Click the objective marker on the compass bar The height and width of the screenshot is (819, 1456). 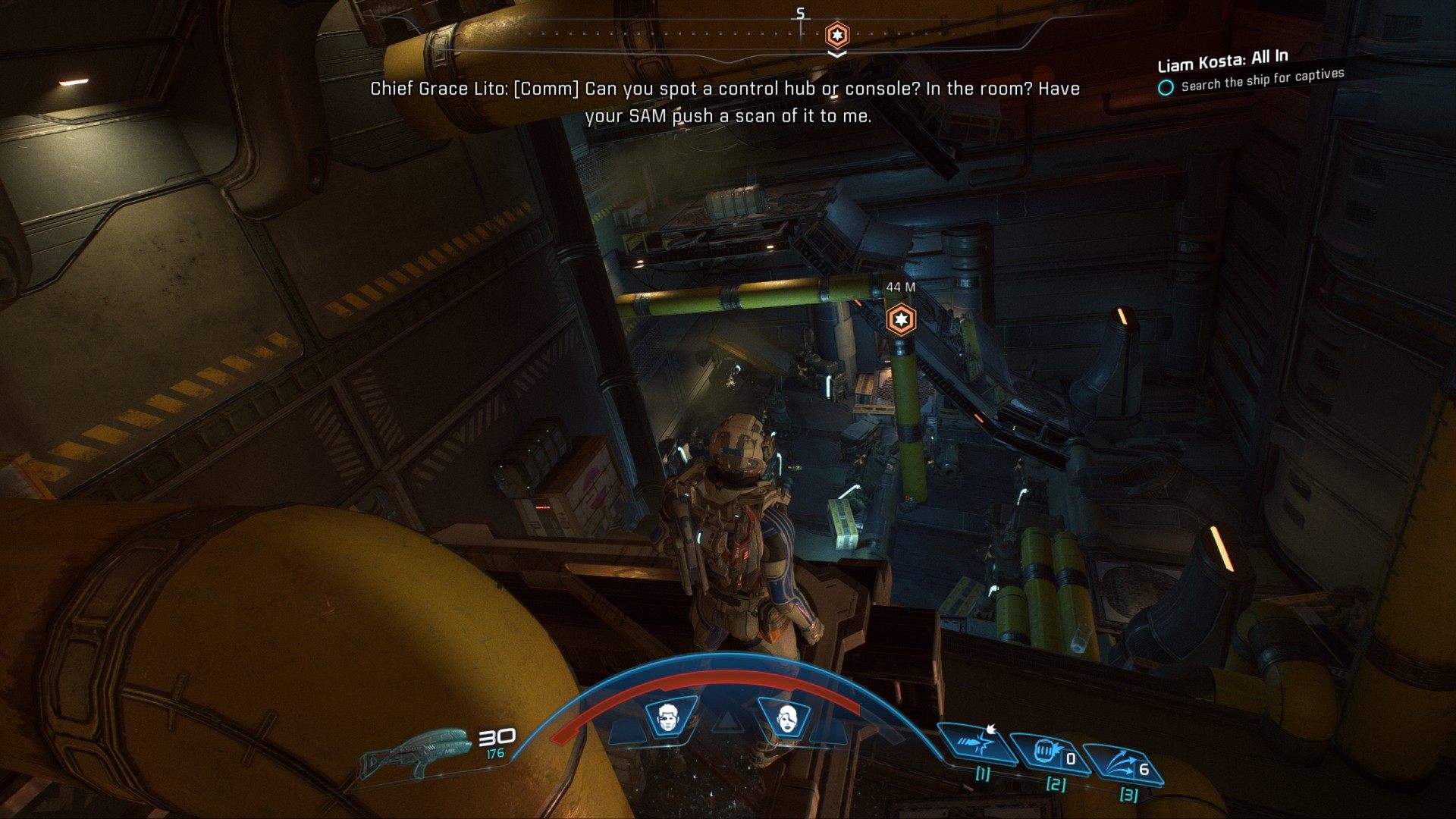pyautogui.click(x=836, y=35)
